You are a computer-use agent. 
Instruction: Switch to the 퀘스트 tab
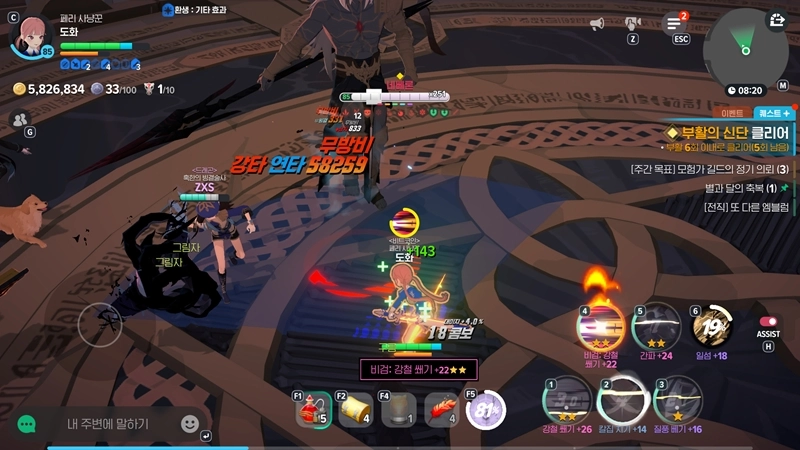pos(774,113)
